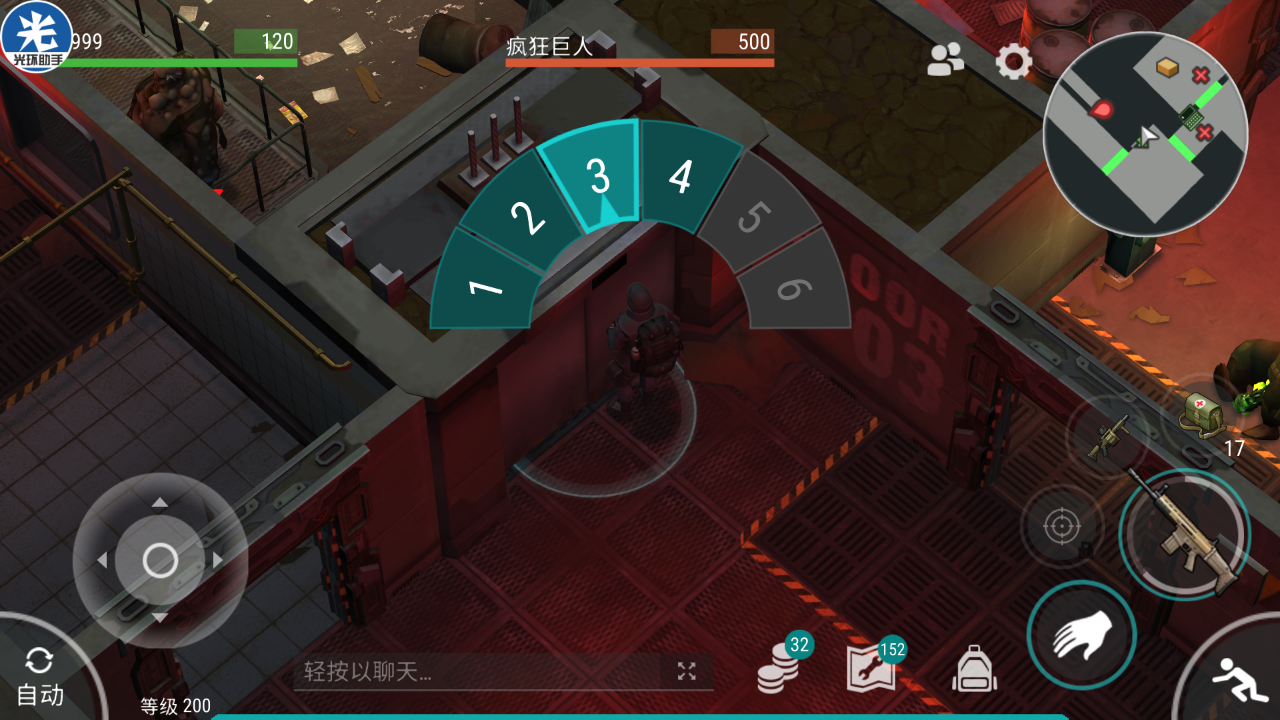Expand the chat window
This screenshot has height=720, width=1280.
click(x=686, y=671)
